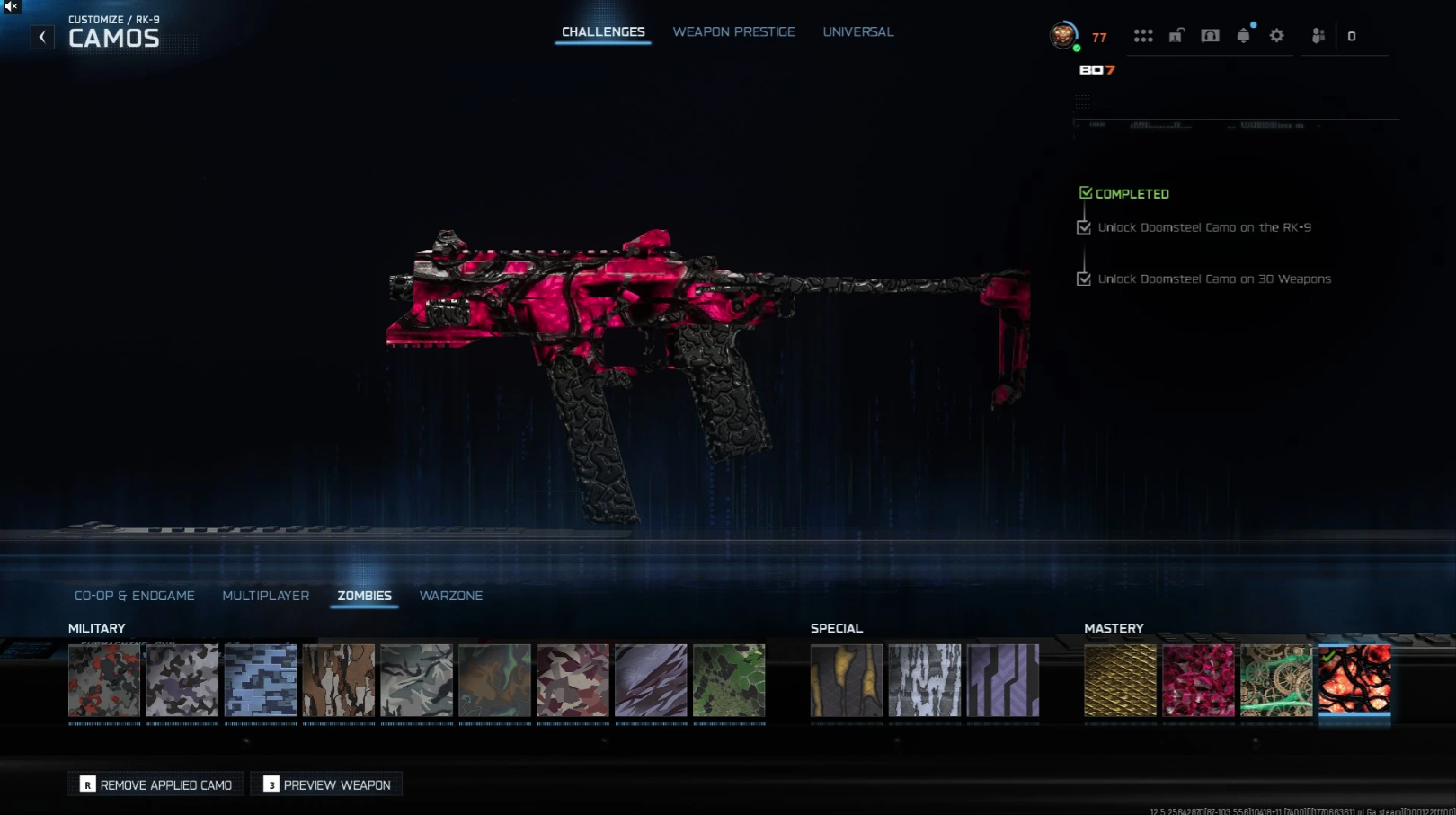Activate the Preview Weapon button
The image size is (1456, 815).
(x=327, y=784)
